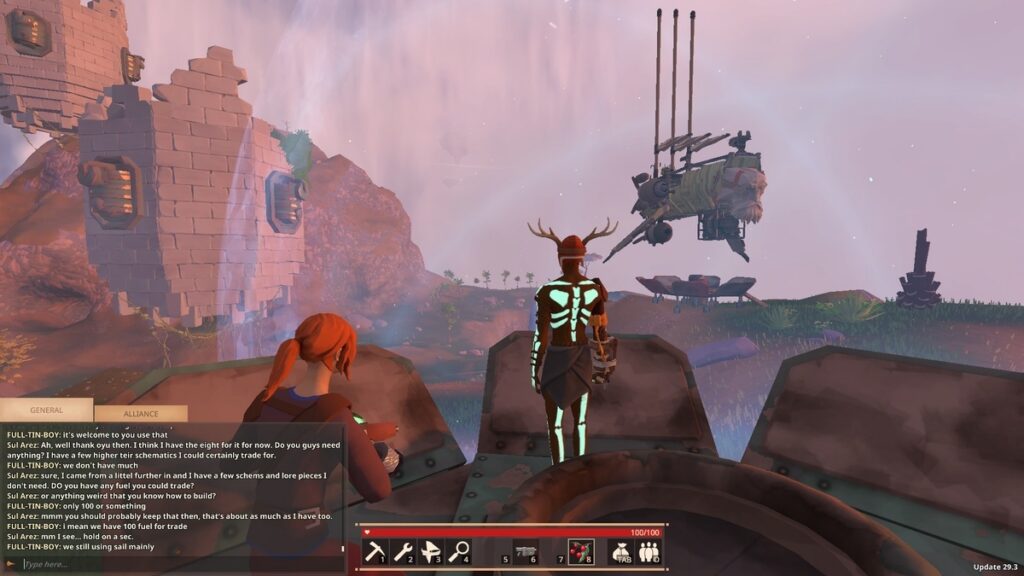
Task: Switch to the General chat tab
Action: 46,410
